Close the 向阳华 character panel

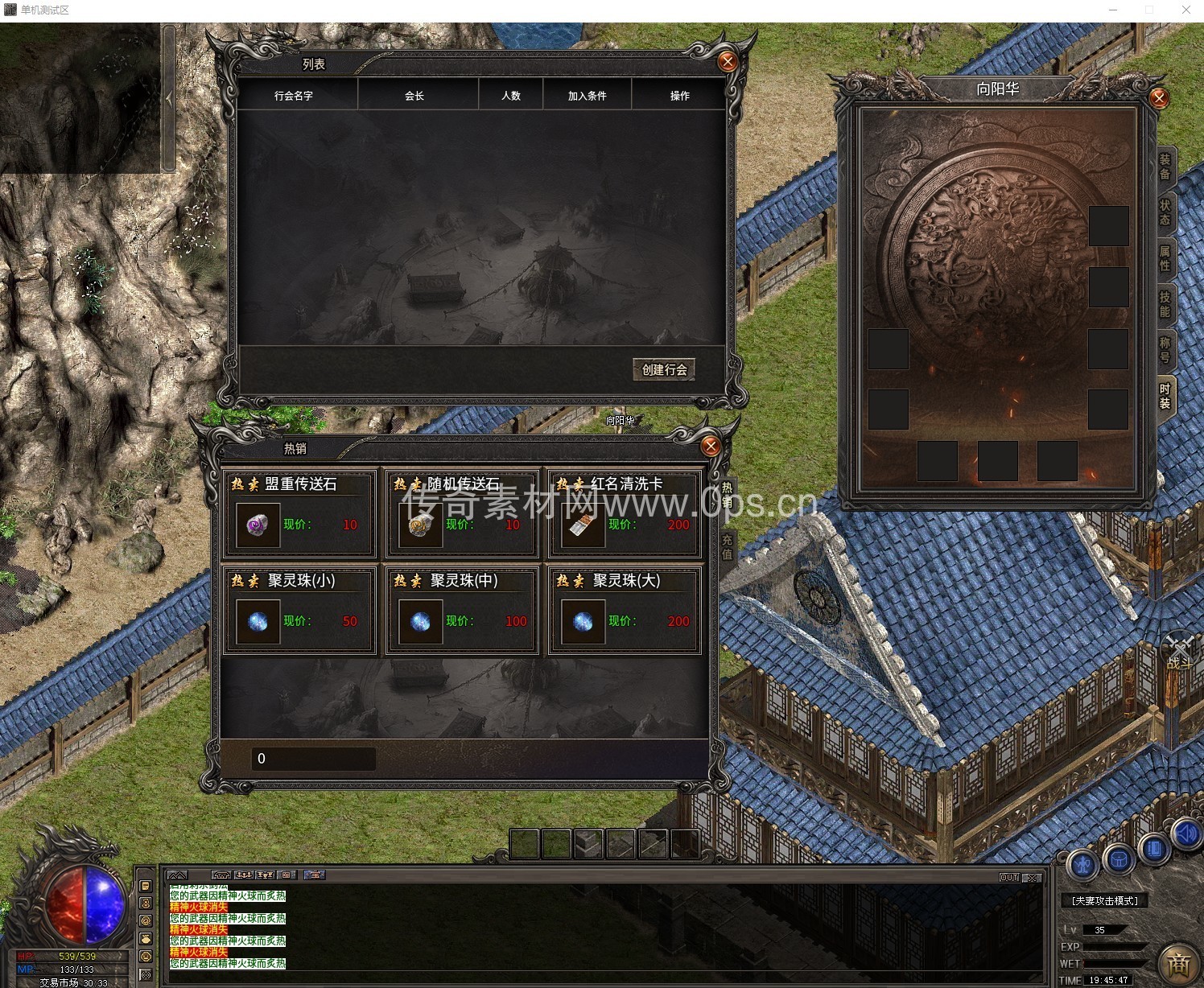(x=1159, y=98)
